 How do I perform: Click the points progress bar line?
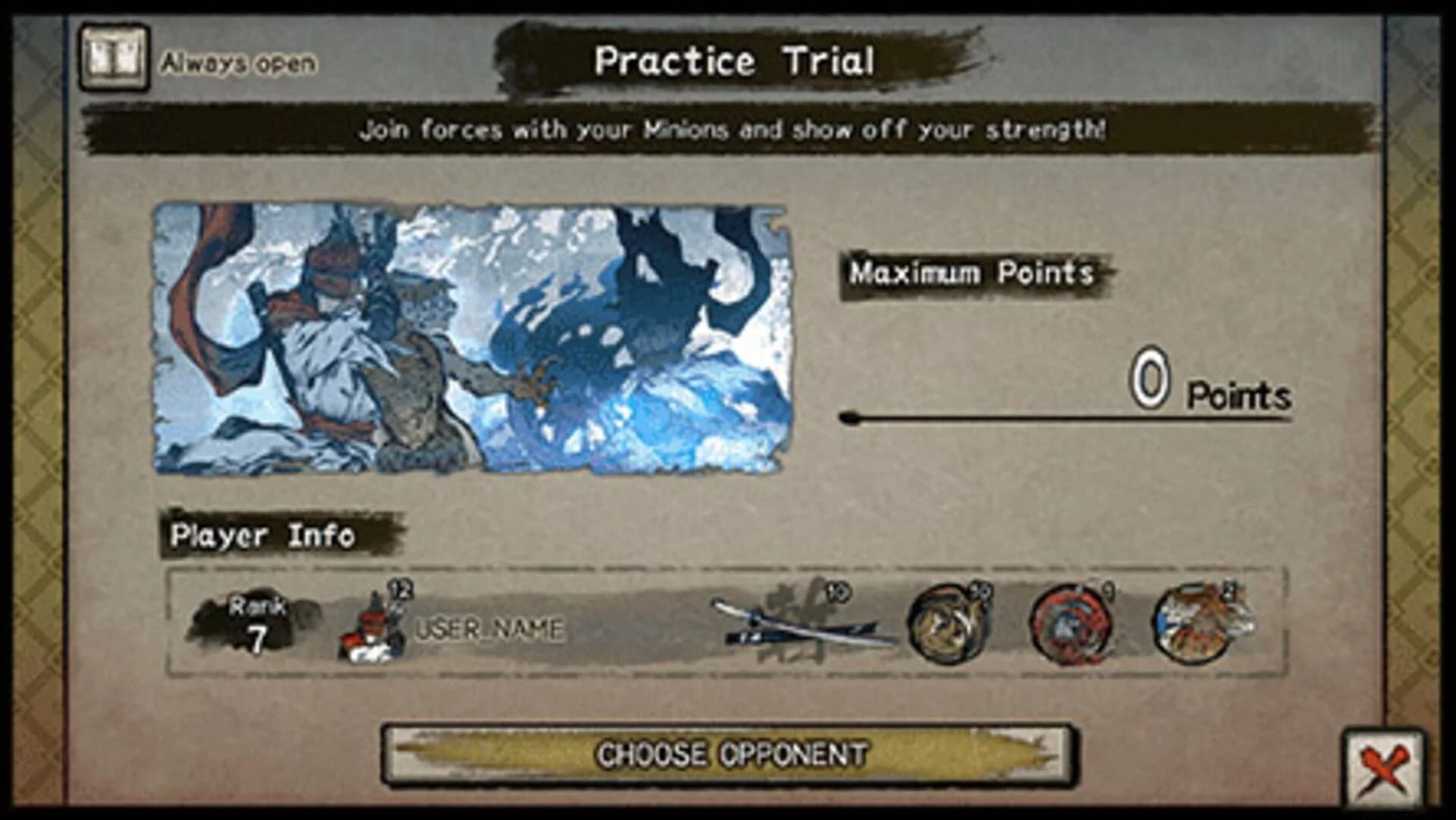click(x=1063, y=416)
